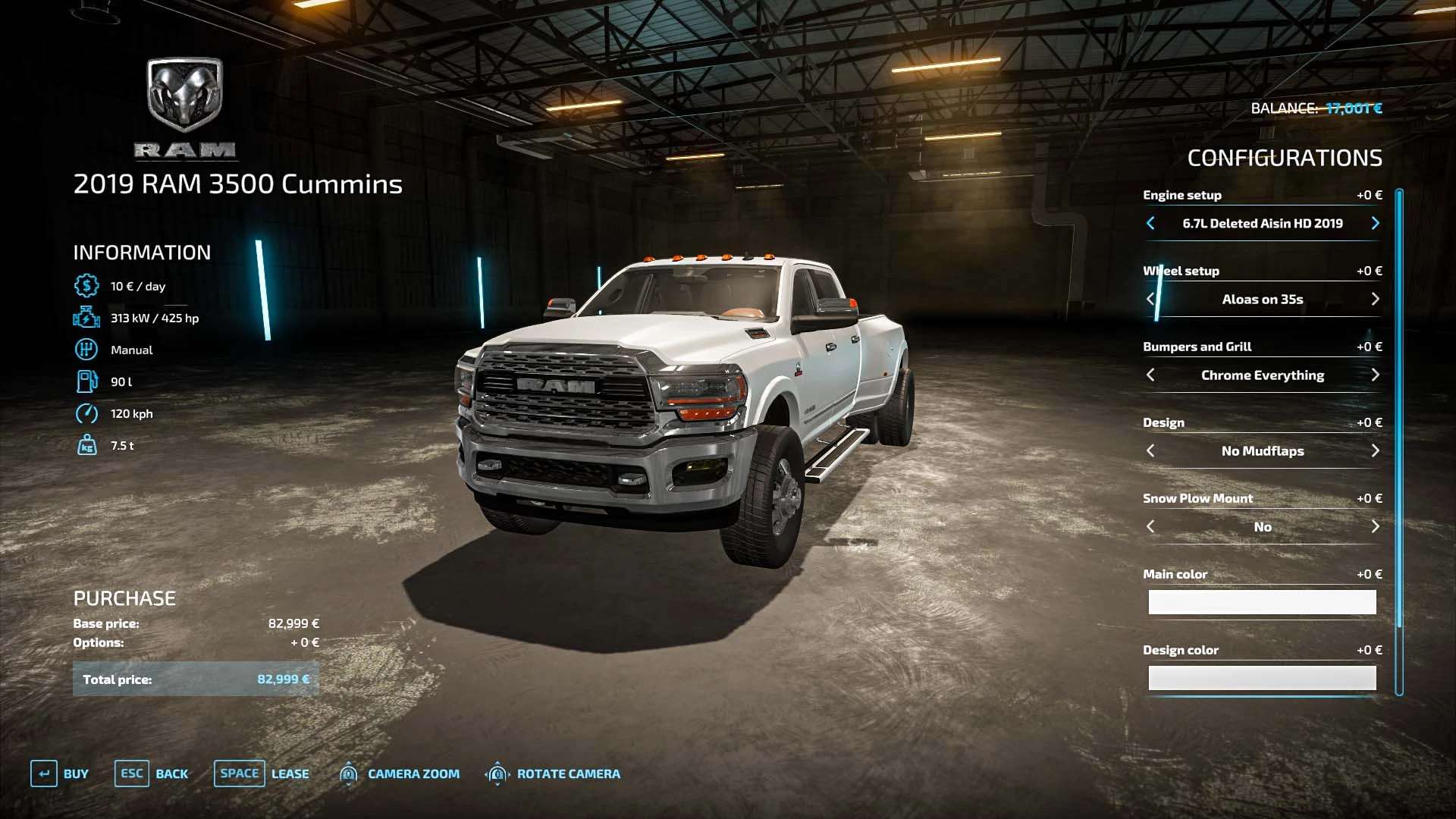Open the Design color swatch
This screenshot has width=1456, height=819.
(1262, 678)
